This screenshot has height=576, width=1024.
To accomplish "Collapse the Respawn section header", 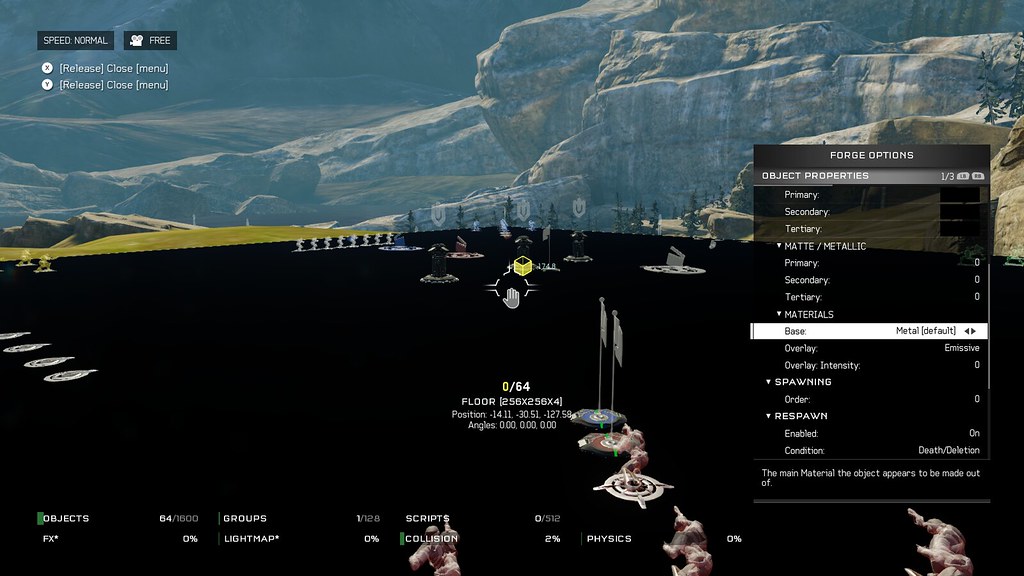I will point(800,416).
